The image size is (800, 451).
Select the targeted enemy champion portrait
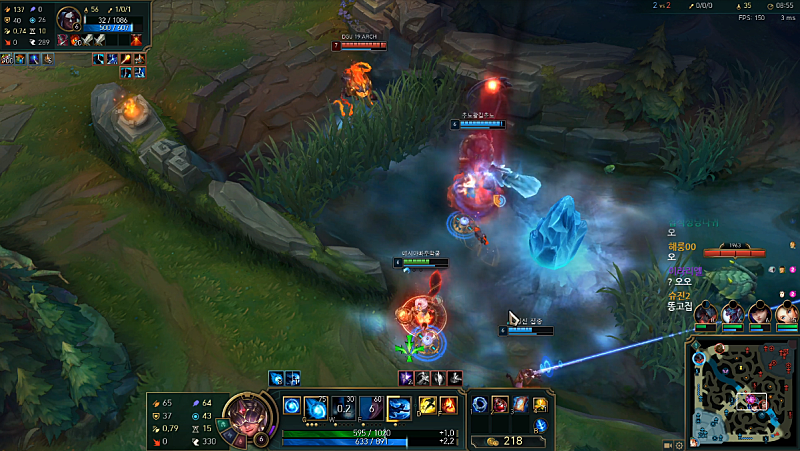click(x=70, y=18)
